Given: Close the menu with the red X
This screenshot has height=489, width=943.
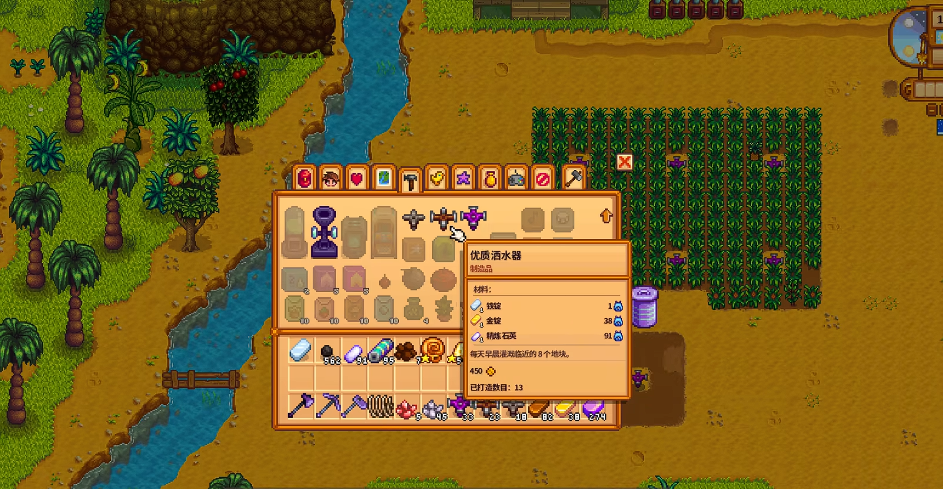Looking at the screenshot, I should pos(625,161).
